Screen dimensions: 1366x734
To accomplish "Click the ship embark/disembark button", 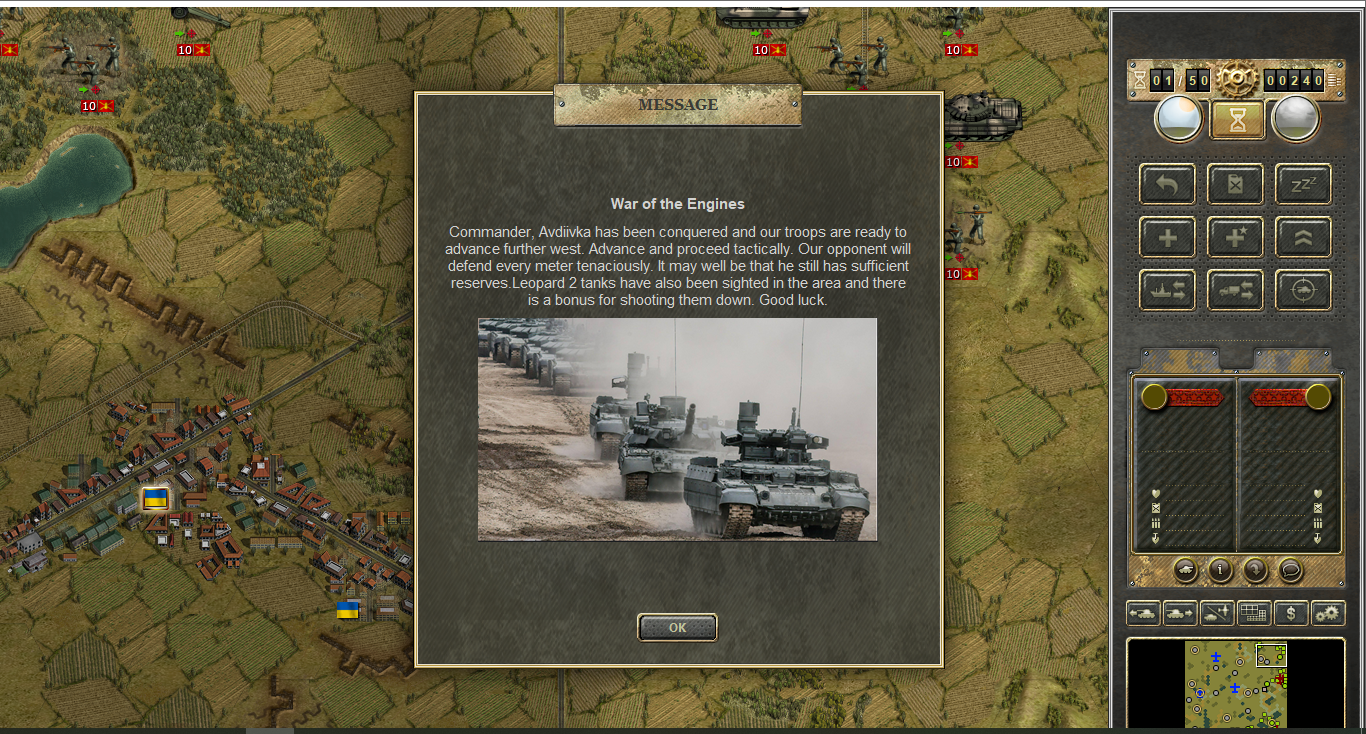I will pyautogui.click(x=1167, y=290).
